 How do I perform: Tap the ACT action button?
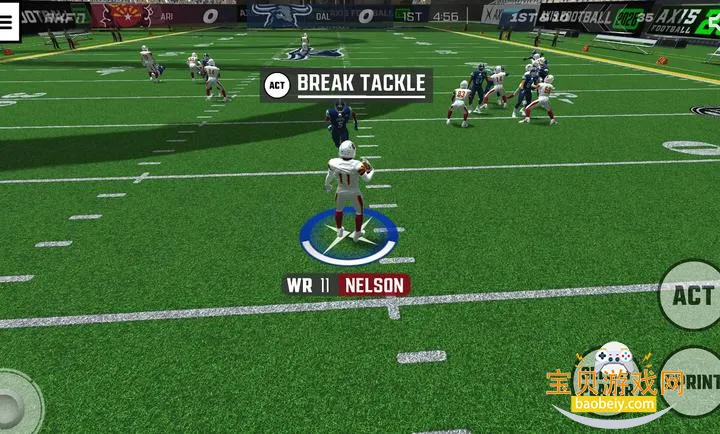[x=692, y=296]
